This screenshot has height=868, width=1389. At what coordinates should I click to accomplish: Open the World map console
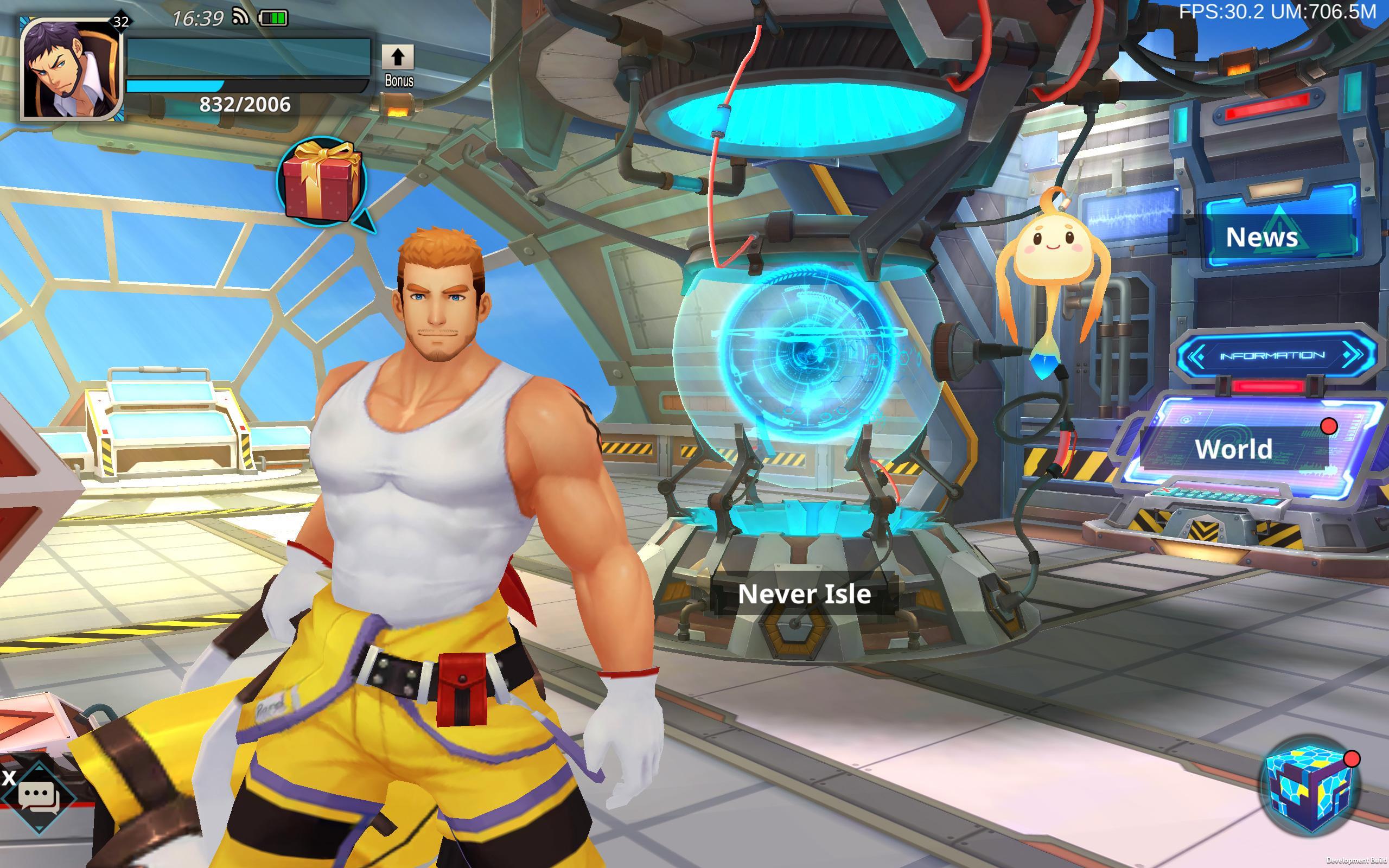coord(1234,451)
